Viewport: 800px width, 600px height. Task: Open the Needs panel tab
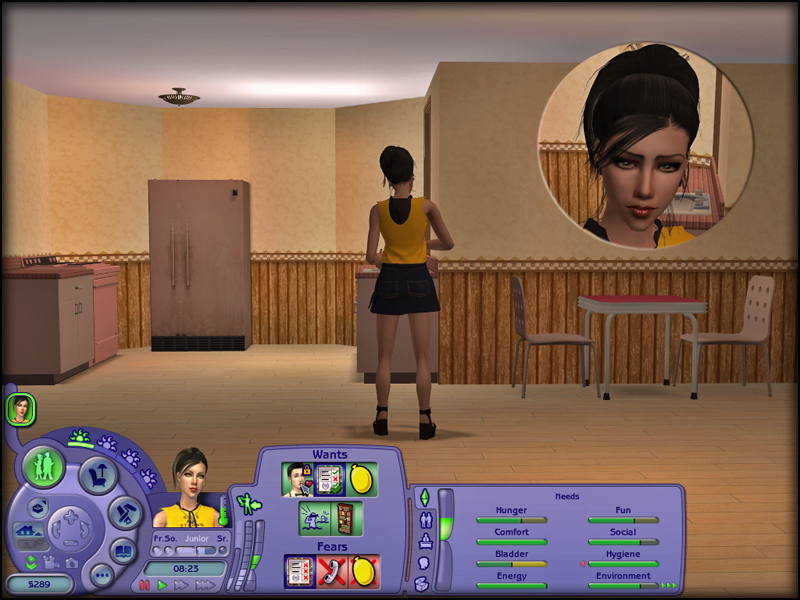click(x=423, y=497)
